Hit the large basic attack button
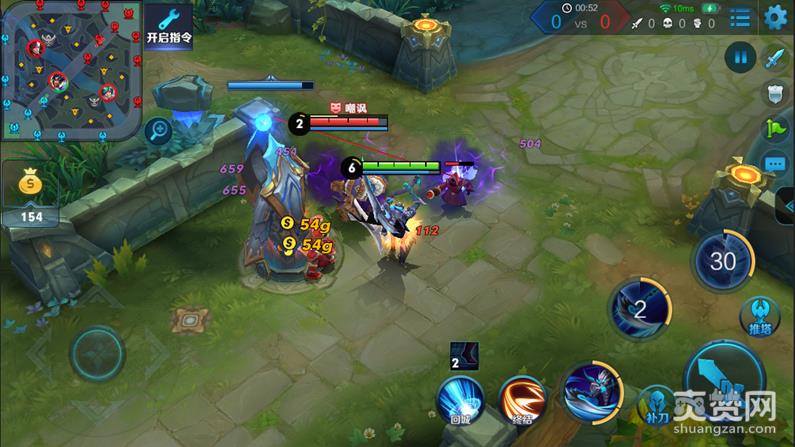 click(x=728, y=385)
